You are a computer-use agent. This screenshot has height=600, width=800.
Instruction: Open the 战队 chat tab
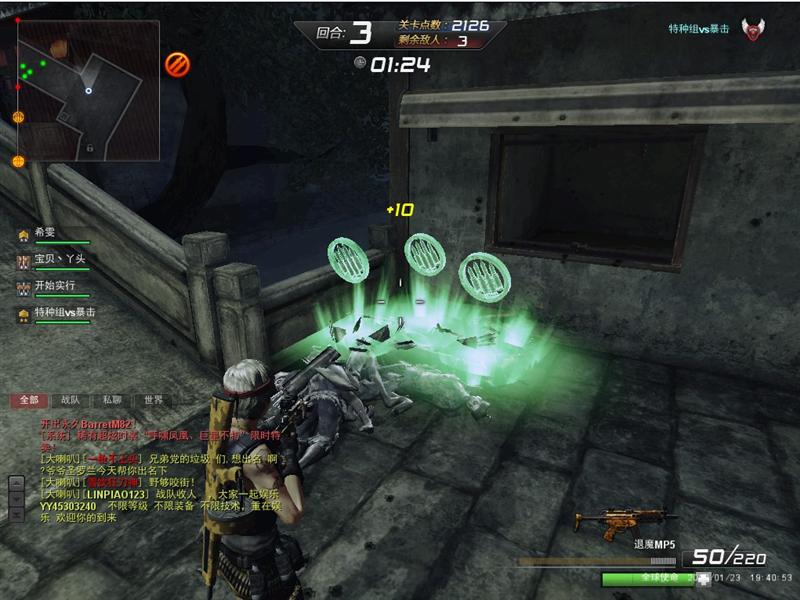click(70, 400)
